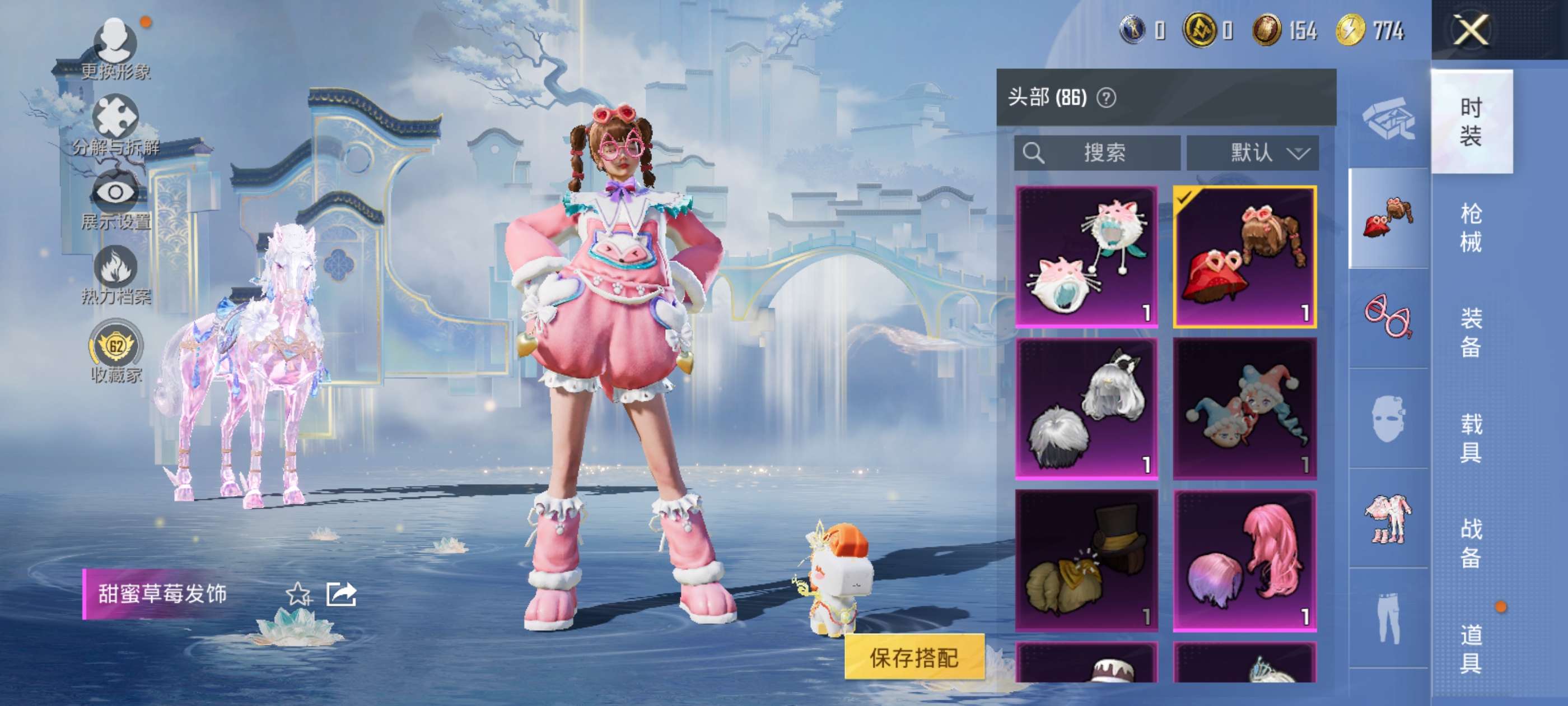1568x706 pixels.
Task: Favorite the item with the star icon
Action: (x=298, y=594)
